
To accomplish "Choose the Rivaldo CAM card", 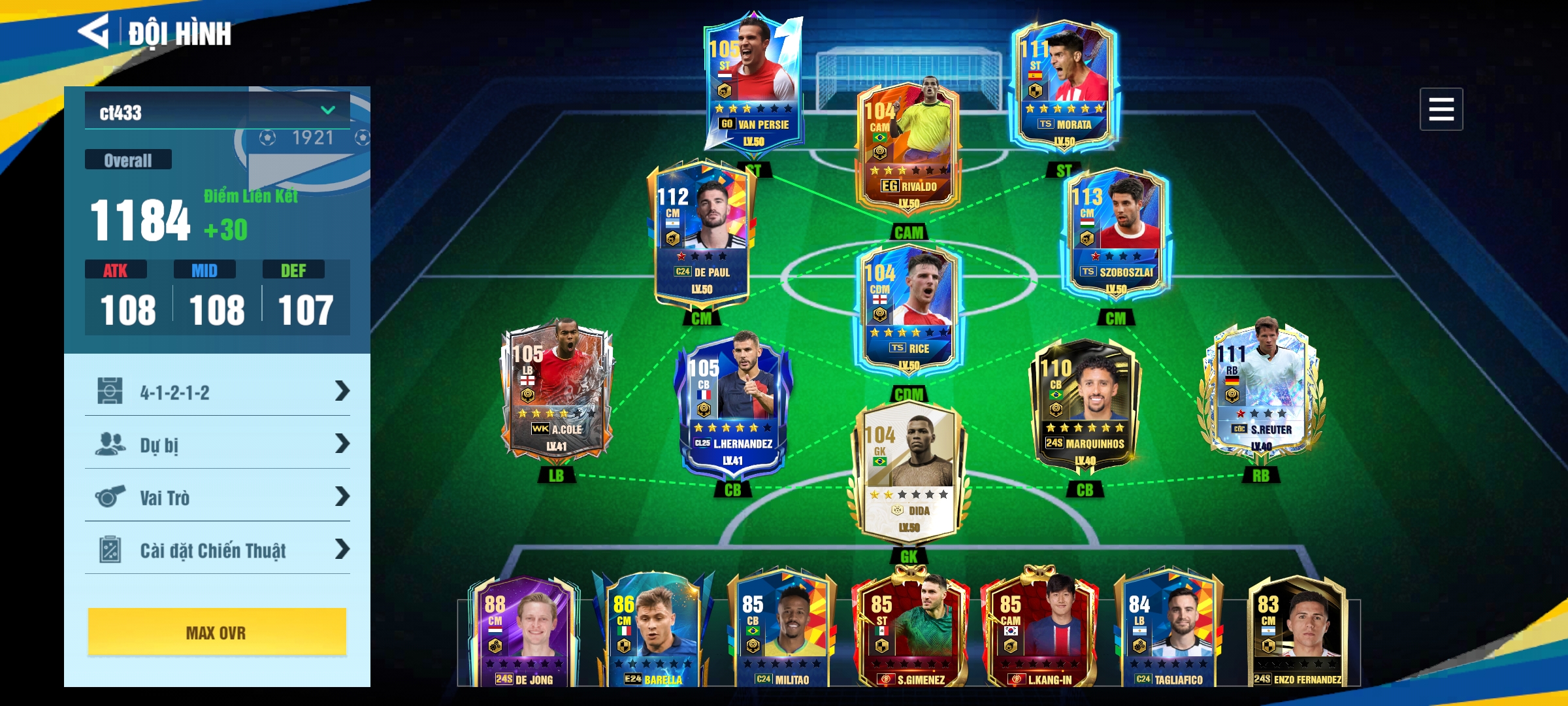I will (908, 147).
